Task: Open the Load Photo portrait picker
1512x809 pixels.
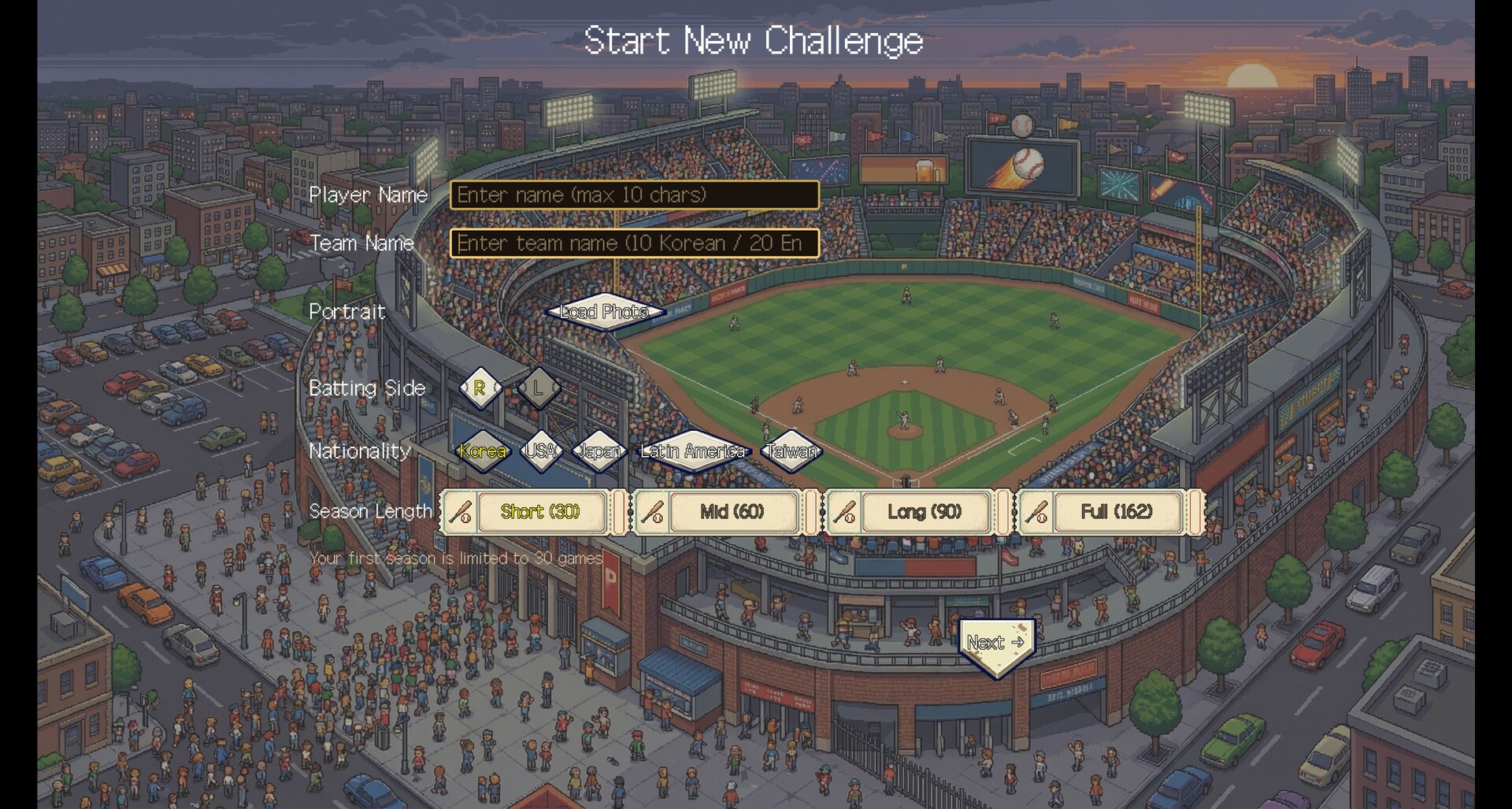Action: 604,312
